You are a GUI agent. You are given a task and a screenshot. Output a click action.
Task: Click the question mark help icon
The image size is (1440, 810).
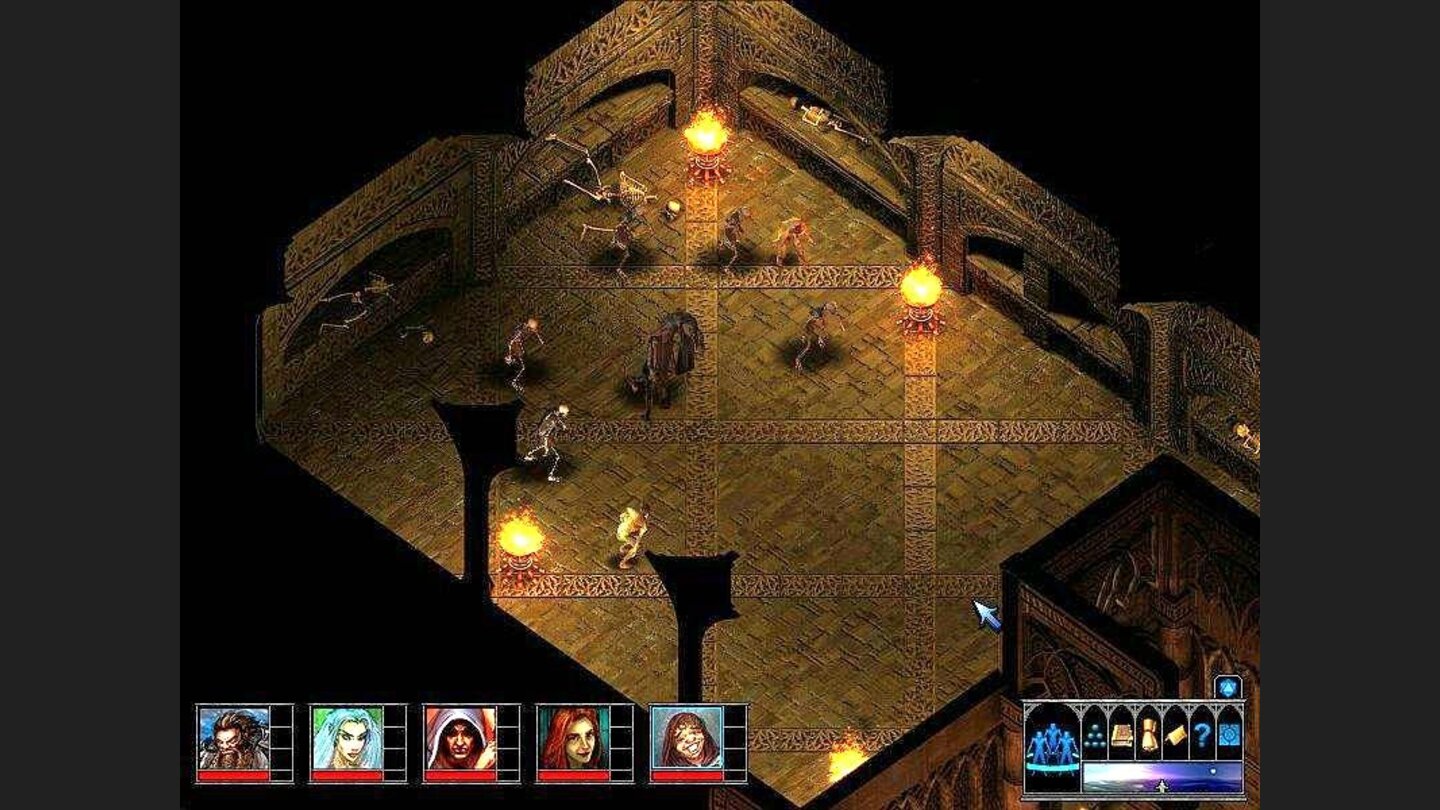click(x=1204, y=735)
